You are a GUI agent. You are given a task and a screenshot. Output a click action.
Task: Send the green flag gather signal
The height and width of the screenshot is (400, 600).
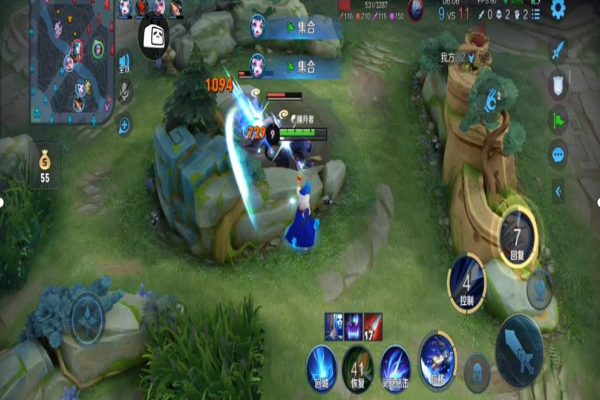558,120
